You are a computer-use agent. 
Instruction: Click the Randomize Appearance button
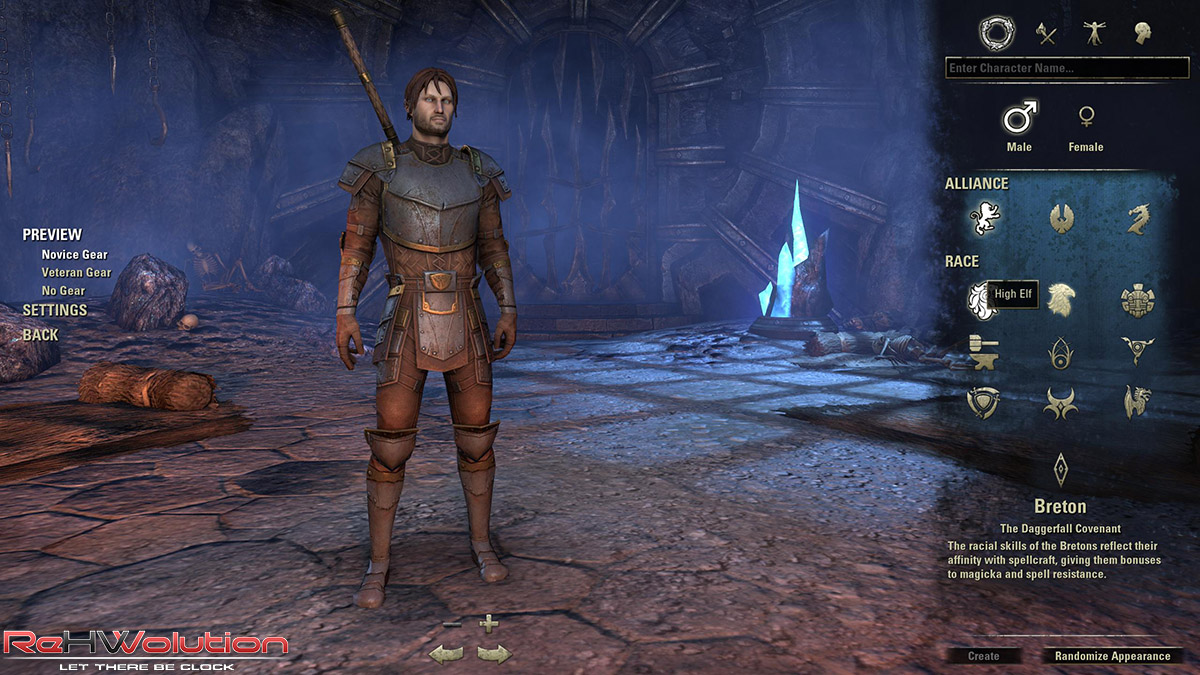(x=1111, y=656)
